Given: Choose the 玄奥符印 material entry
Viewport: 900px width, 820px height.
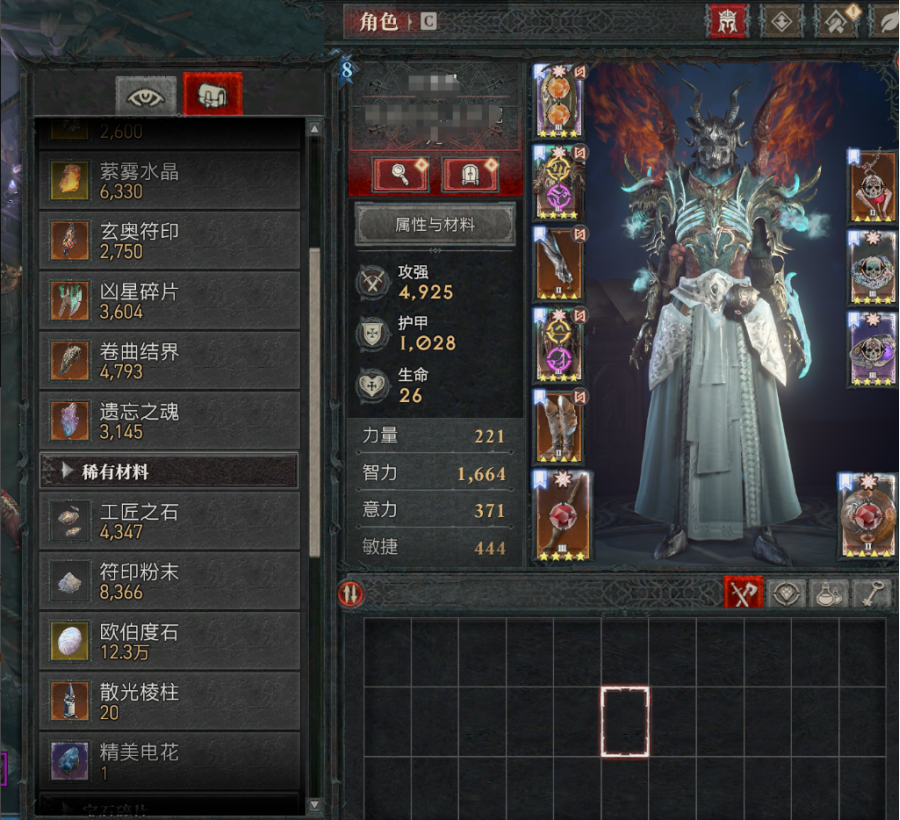Looking at the screenshot, I should [x=168, y=240].
